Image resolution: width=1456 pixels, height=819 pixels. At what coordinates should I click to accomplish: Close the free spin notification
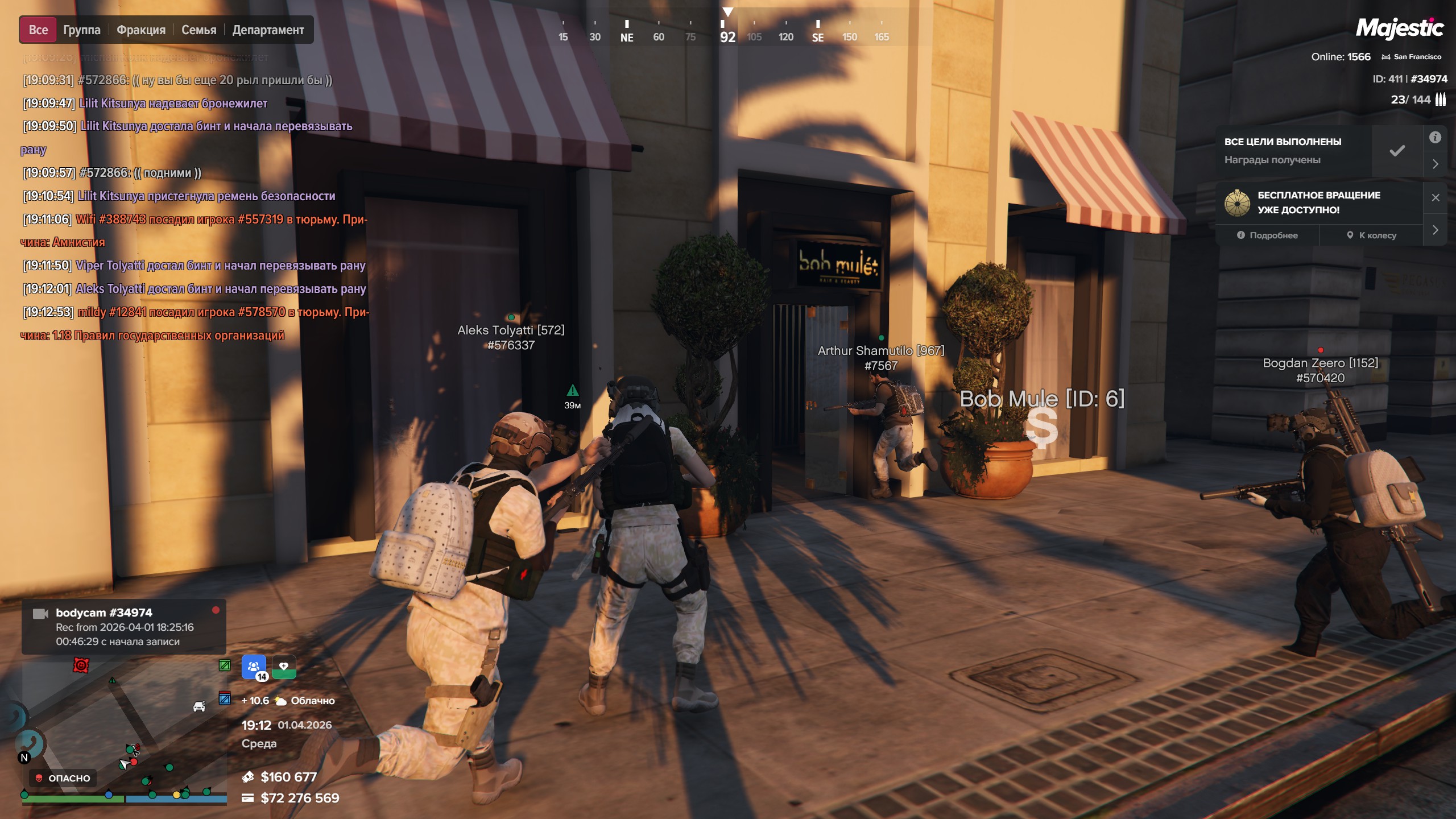1435,197
